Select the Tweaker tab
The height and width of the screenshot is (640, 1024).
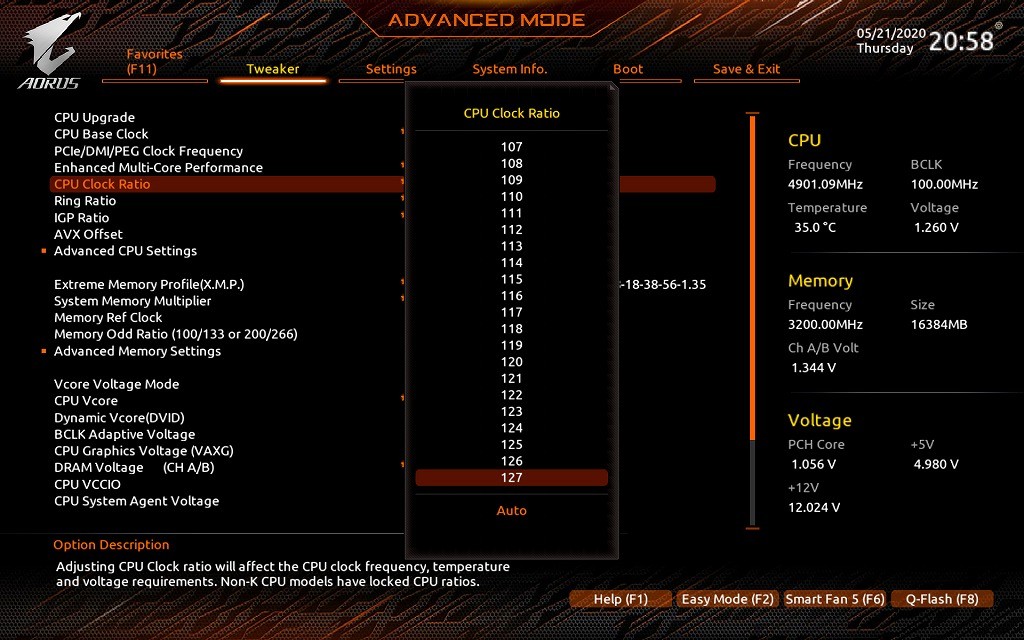[273, 69]
